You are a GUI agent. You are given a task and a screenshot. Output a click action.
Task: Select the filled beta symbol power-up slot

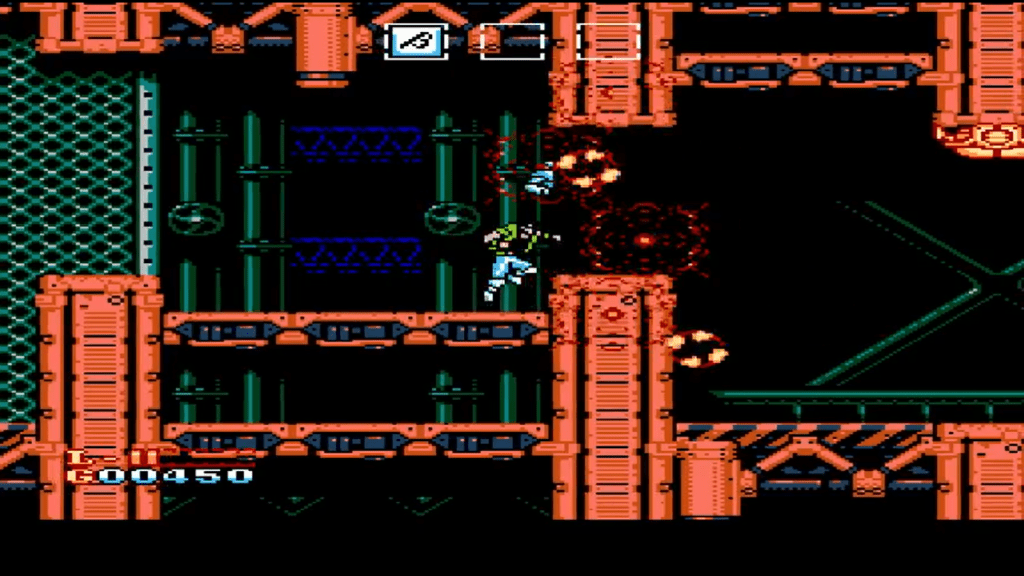click(415, 41)
